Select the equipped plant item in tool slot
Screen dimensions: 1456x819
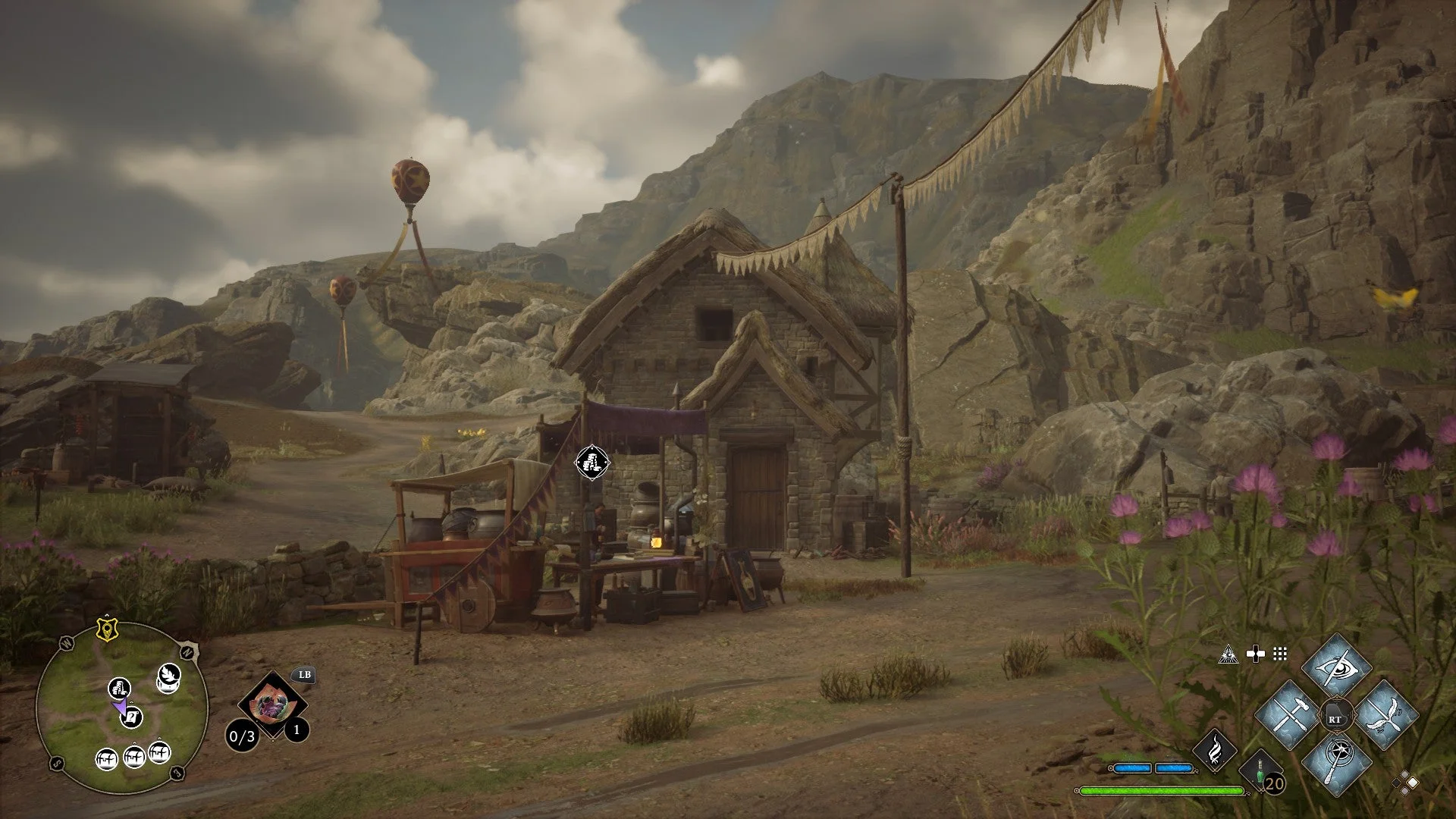(271, 705)
